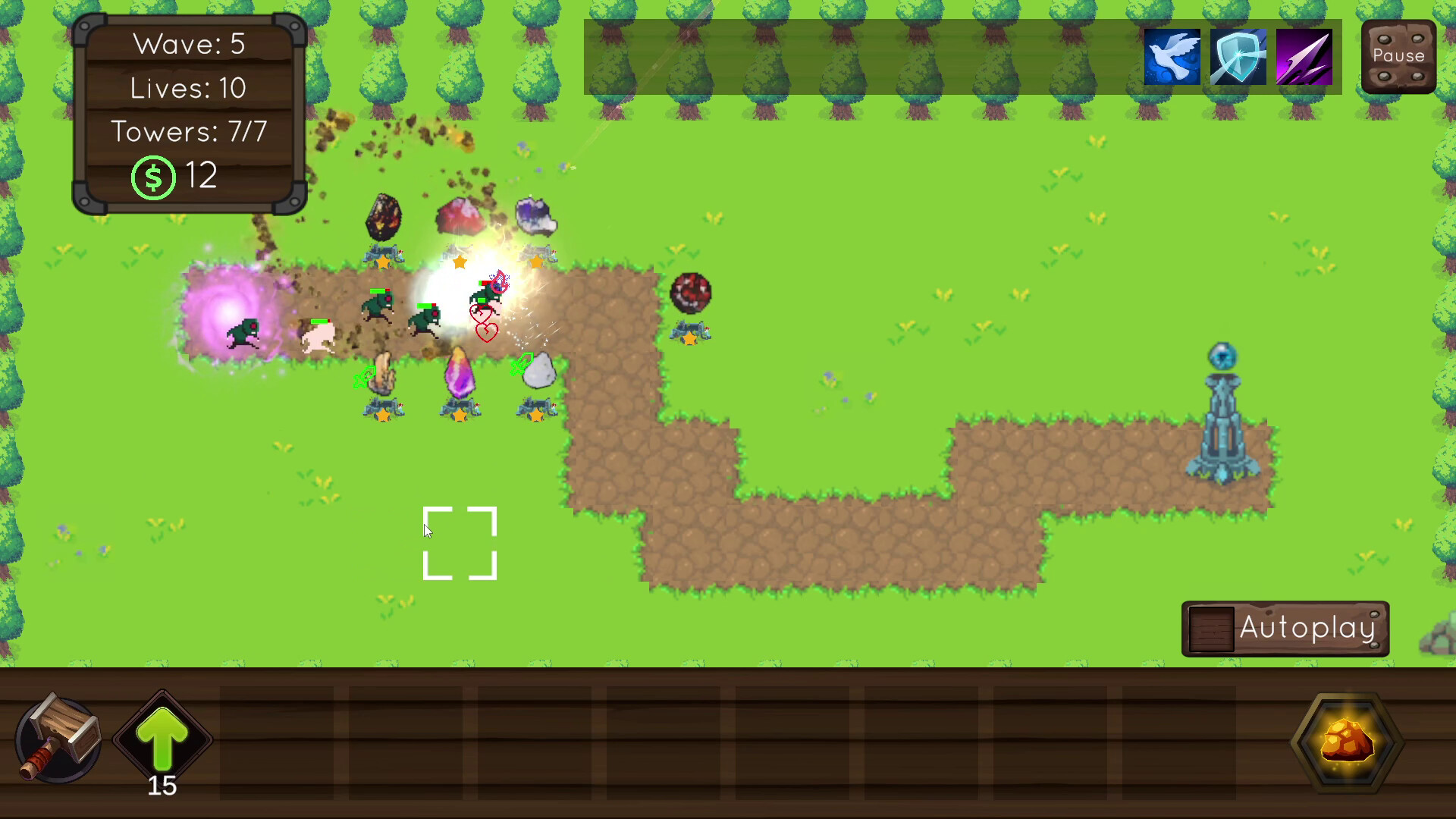
Task: Activate the crystal shield ability
Action: coord(1238,56)
